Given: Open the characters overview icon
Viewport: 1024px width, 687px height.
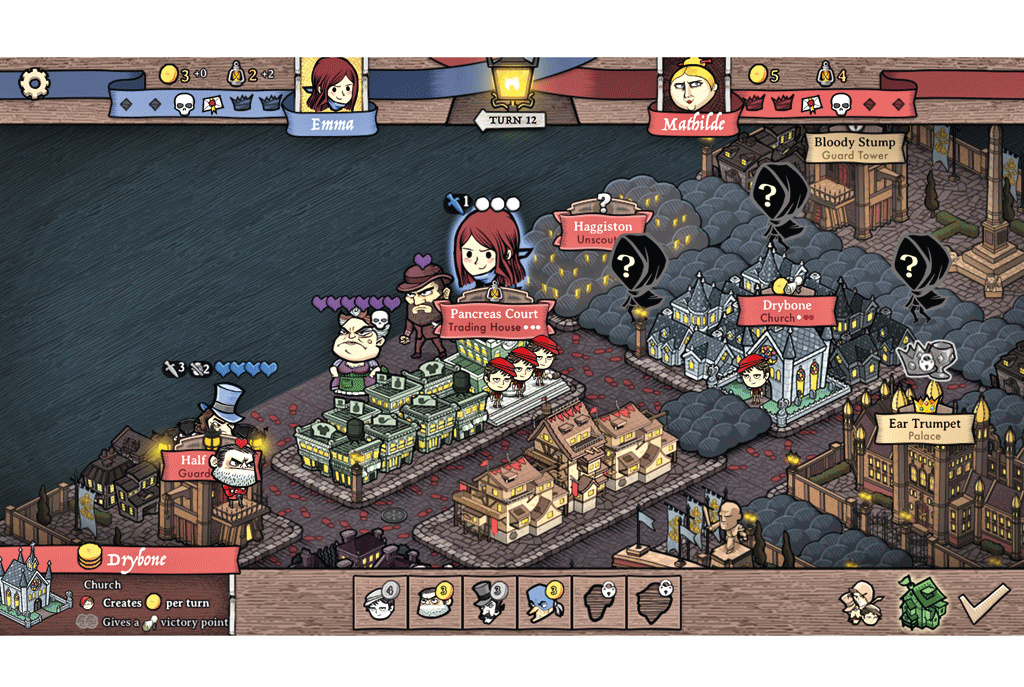Looking at the screenshot, I should point(860,603).
